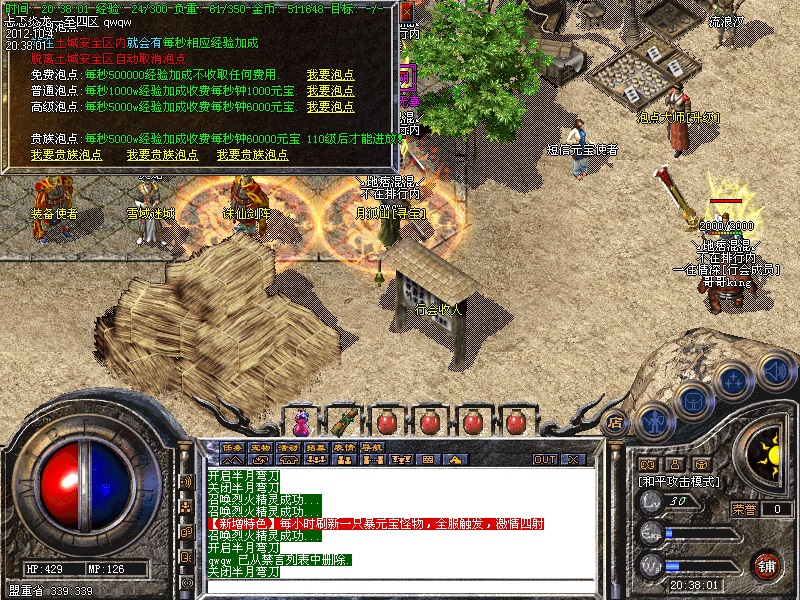800x600 pixels.
Task: Switch to the 任务 quest tab
Action: (232, 446)
